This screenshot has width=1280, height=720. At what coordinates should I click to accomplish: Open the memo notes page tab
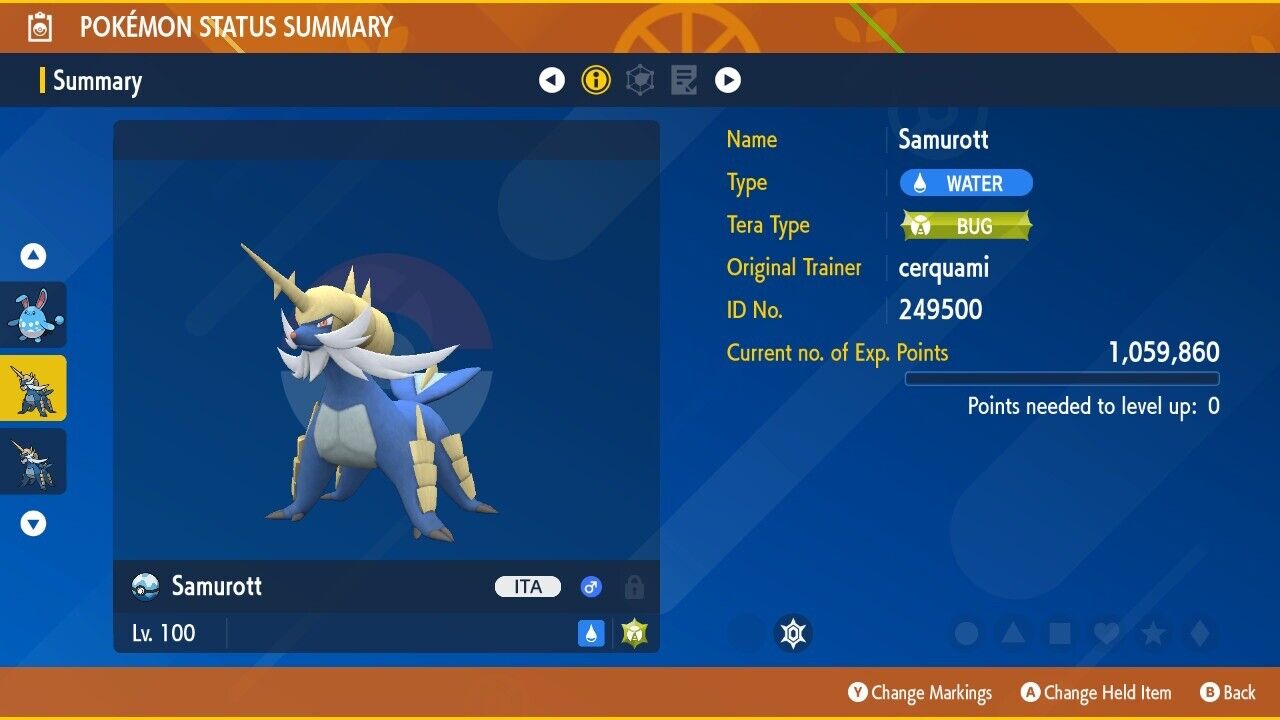click(x=684, y=80)
